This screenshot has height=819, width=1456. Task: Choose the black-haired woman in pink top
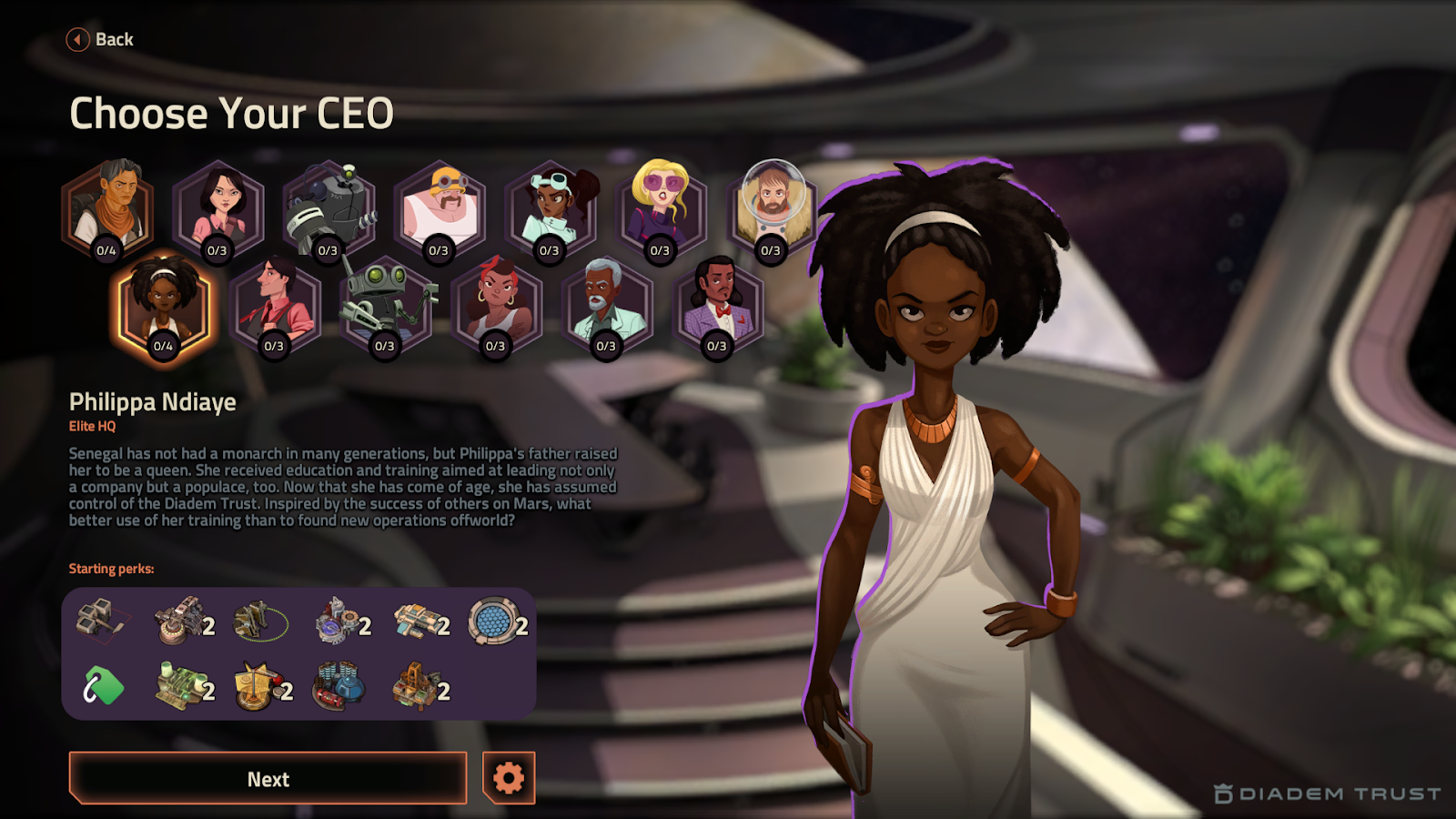[218, 208]
